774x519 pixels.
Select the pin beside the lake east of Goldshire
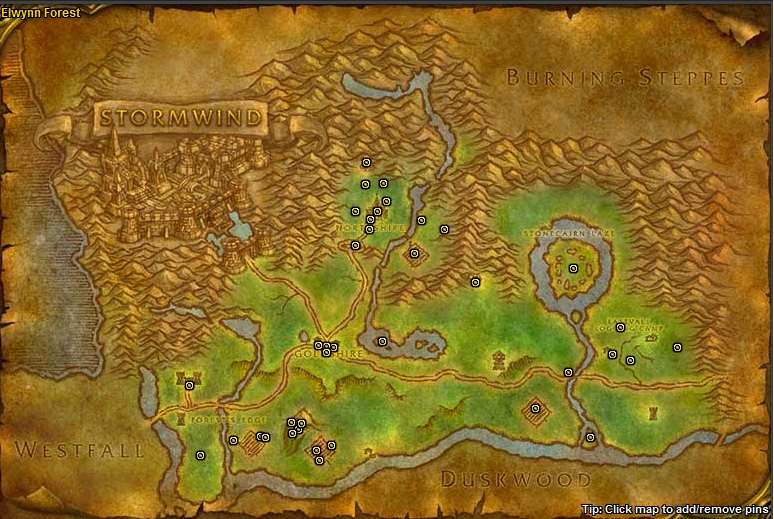pos(382,341)
